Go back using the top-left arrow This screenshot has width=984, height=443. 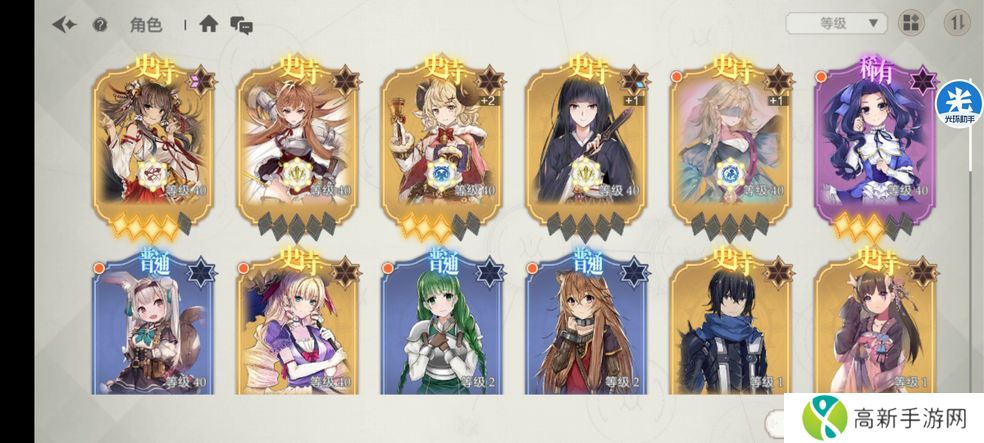(x=65, y=25)
